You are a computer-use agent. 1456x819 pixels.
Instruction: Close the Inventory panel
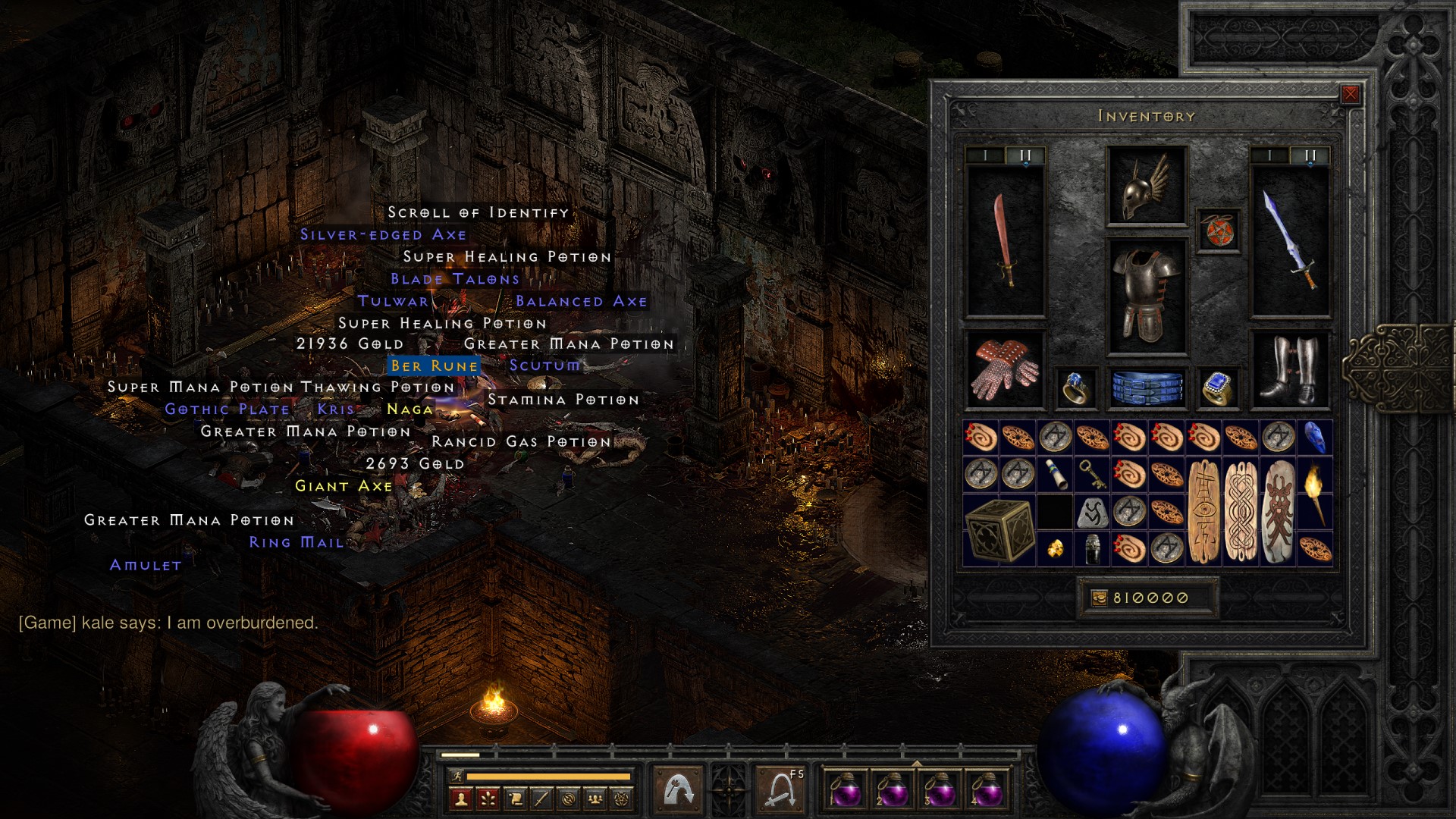[1350, 94]
